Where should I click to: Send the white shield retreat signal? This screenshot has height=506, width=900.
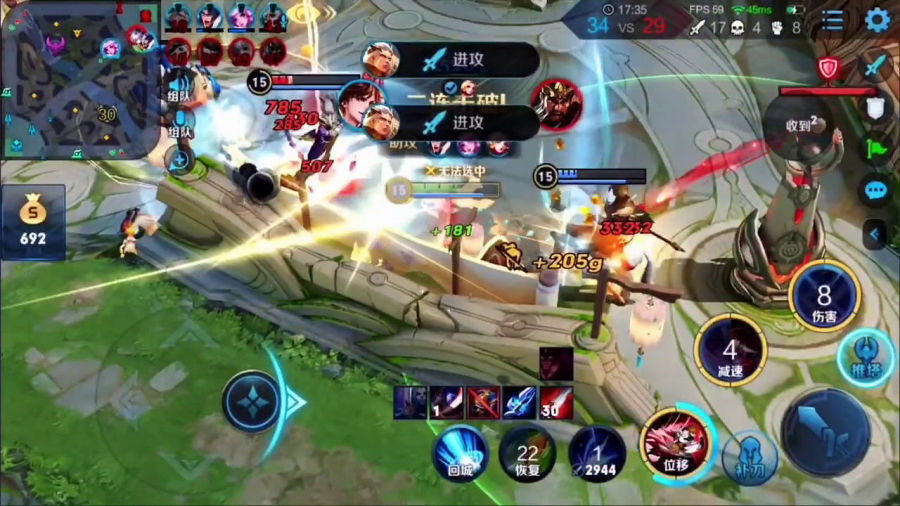(x=876, y=108)
